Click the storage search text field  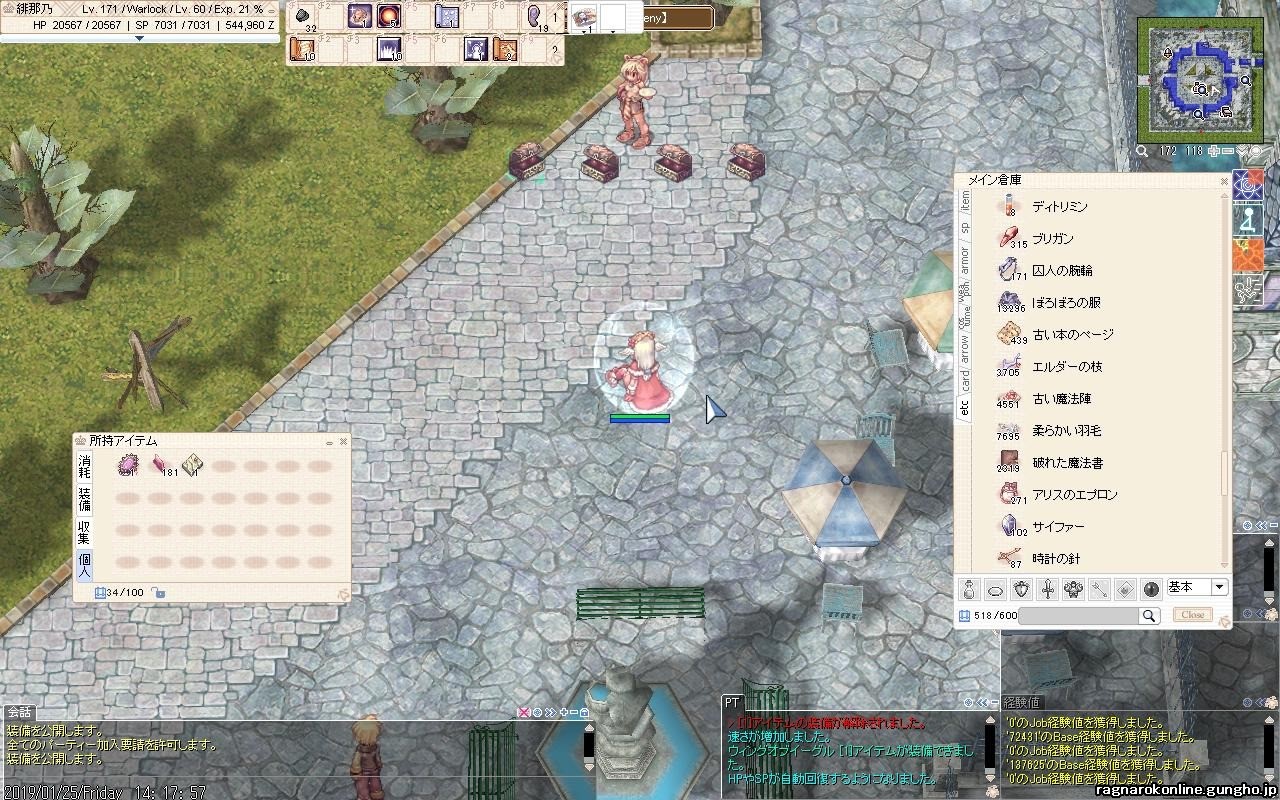1078,616
